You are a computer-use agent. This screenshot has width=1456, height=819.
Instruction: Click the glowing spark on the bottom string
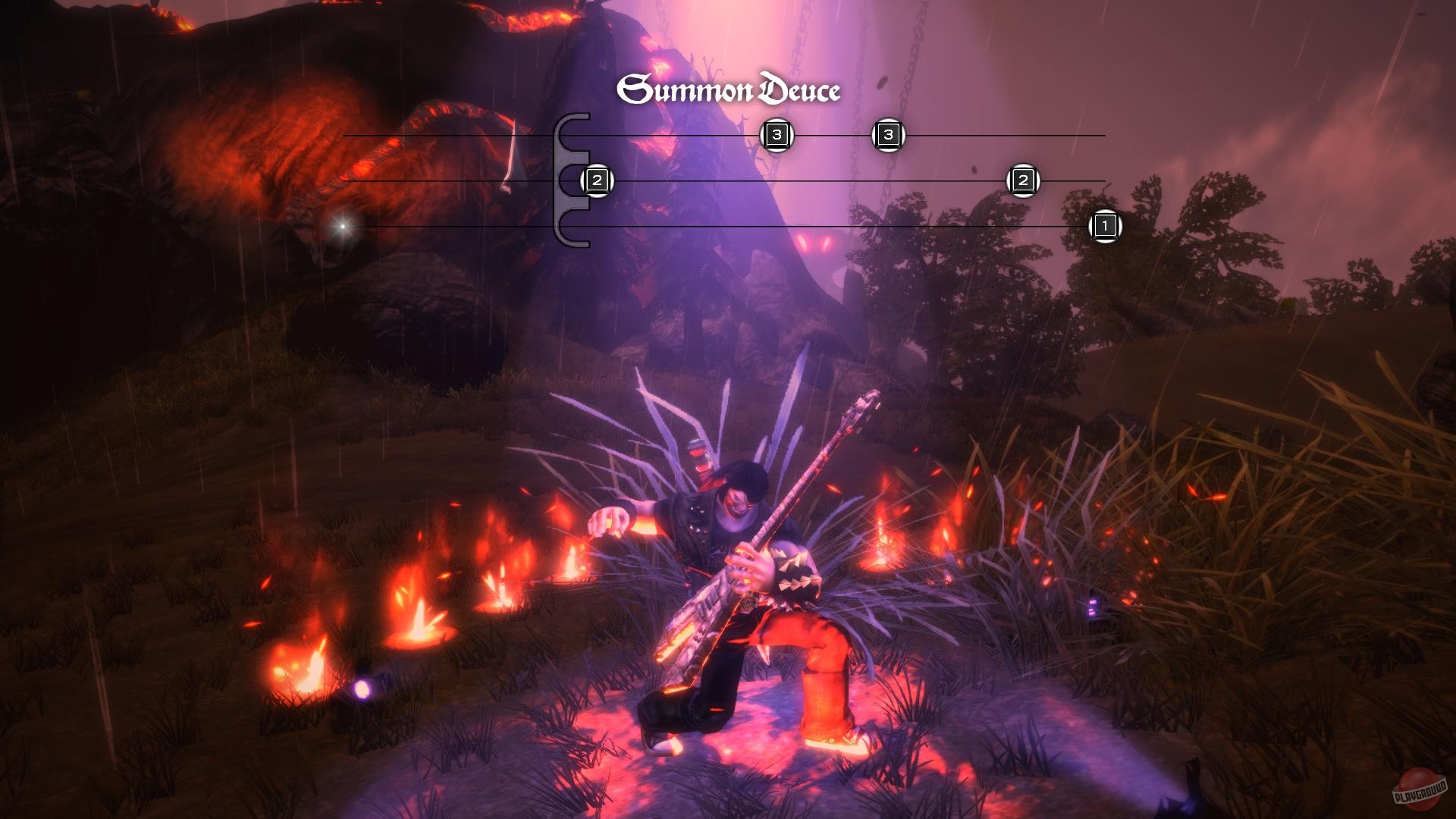[342, 225]
